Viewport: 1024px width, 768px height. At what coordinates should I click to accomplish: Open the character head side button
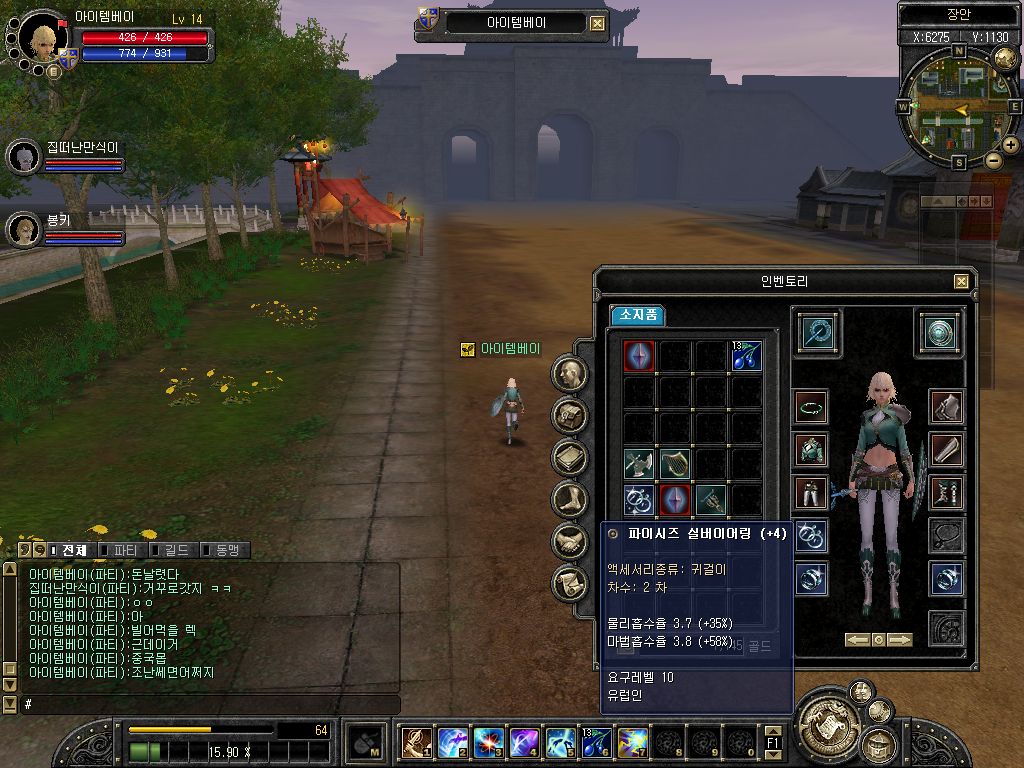[570, 374]
